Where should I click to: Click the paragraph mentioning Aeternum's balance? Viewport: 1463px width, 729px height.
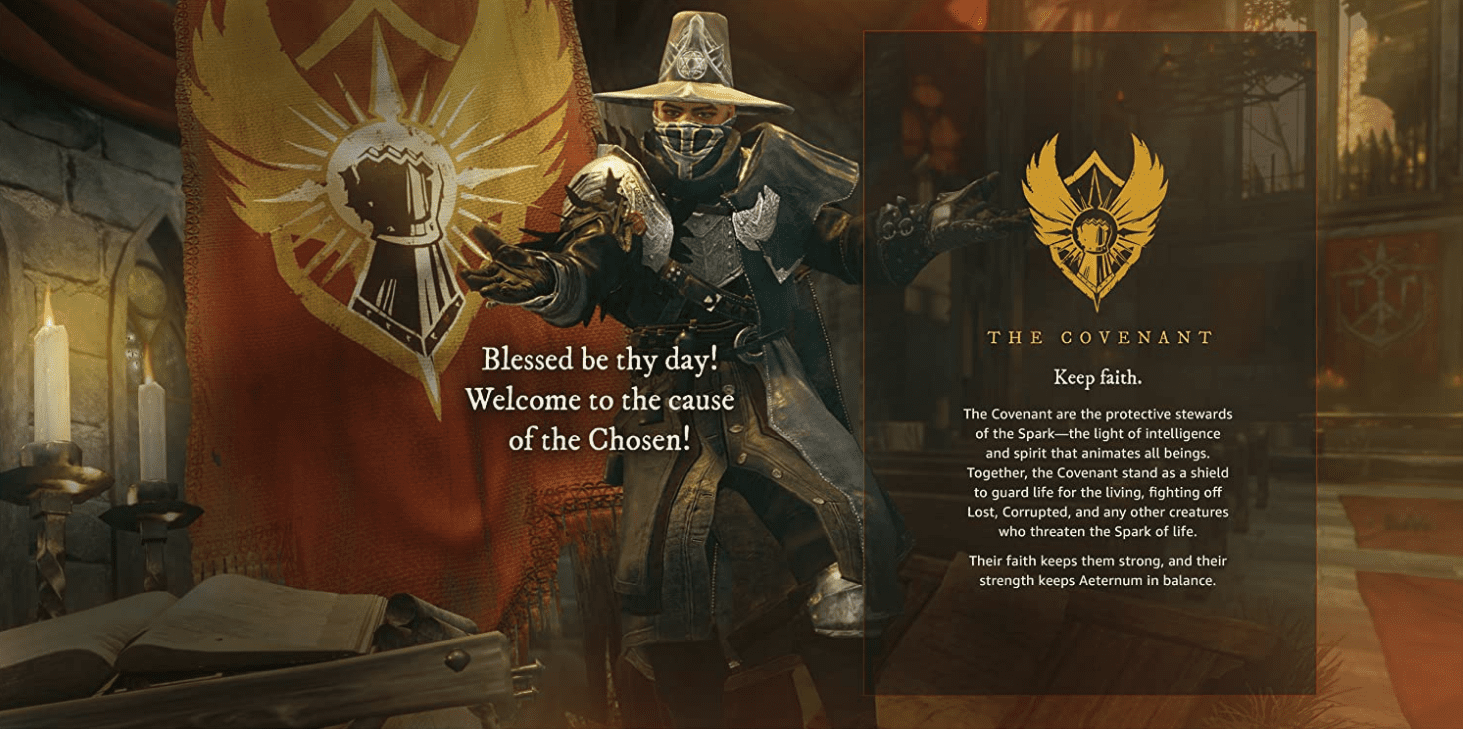[1095, 570]
